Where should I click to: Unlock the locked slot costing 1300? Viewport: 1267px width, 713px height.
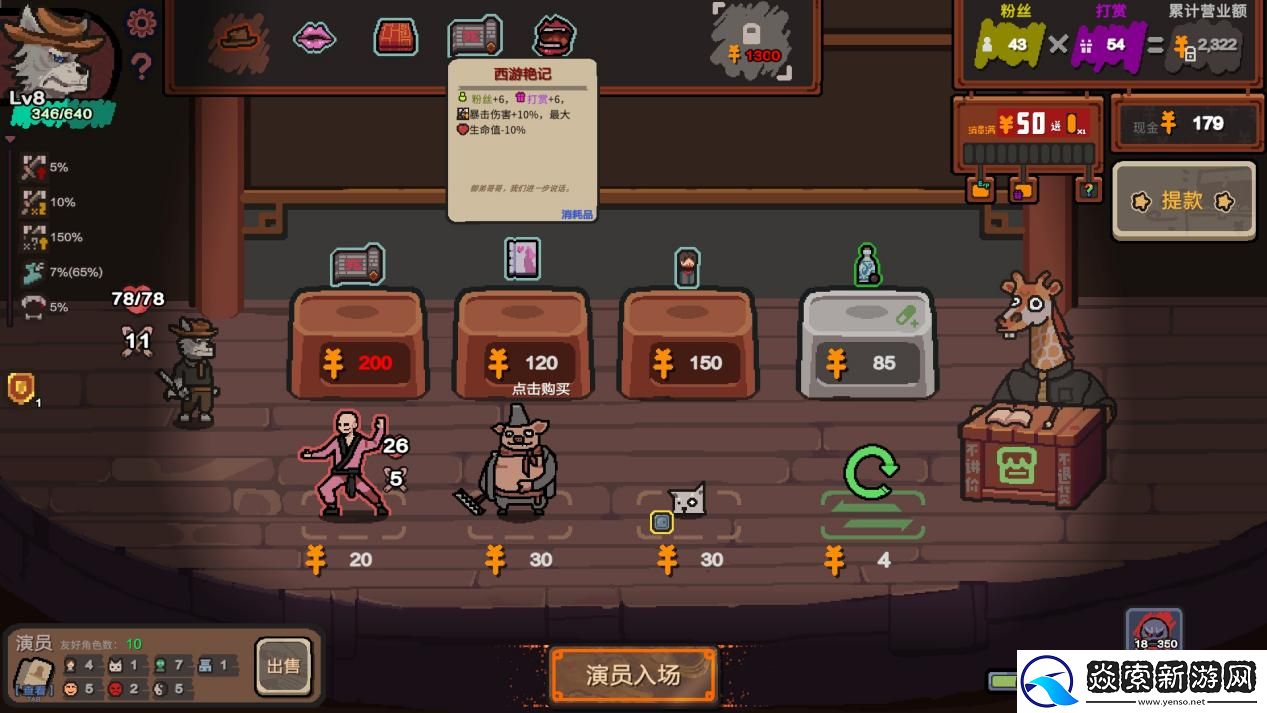[x=751, y=42]
